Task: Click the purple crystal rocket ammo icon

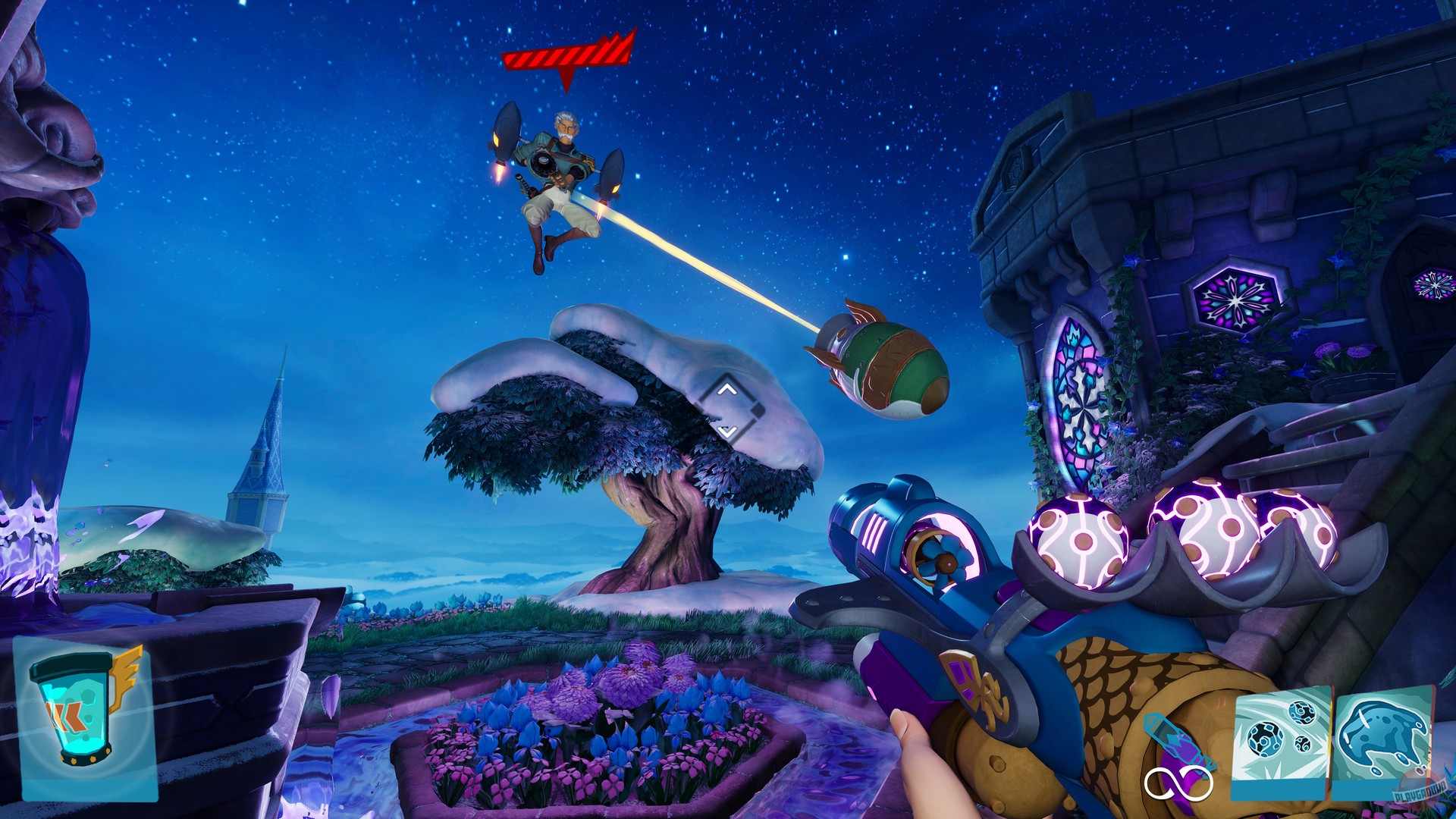Action: [x=1175, y=739]
